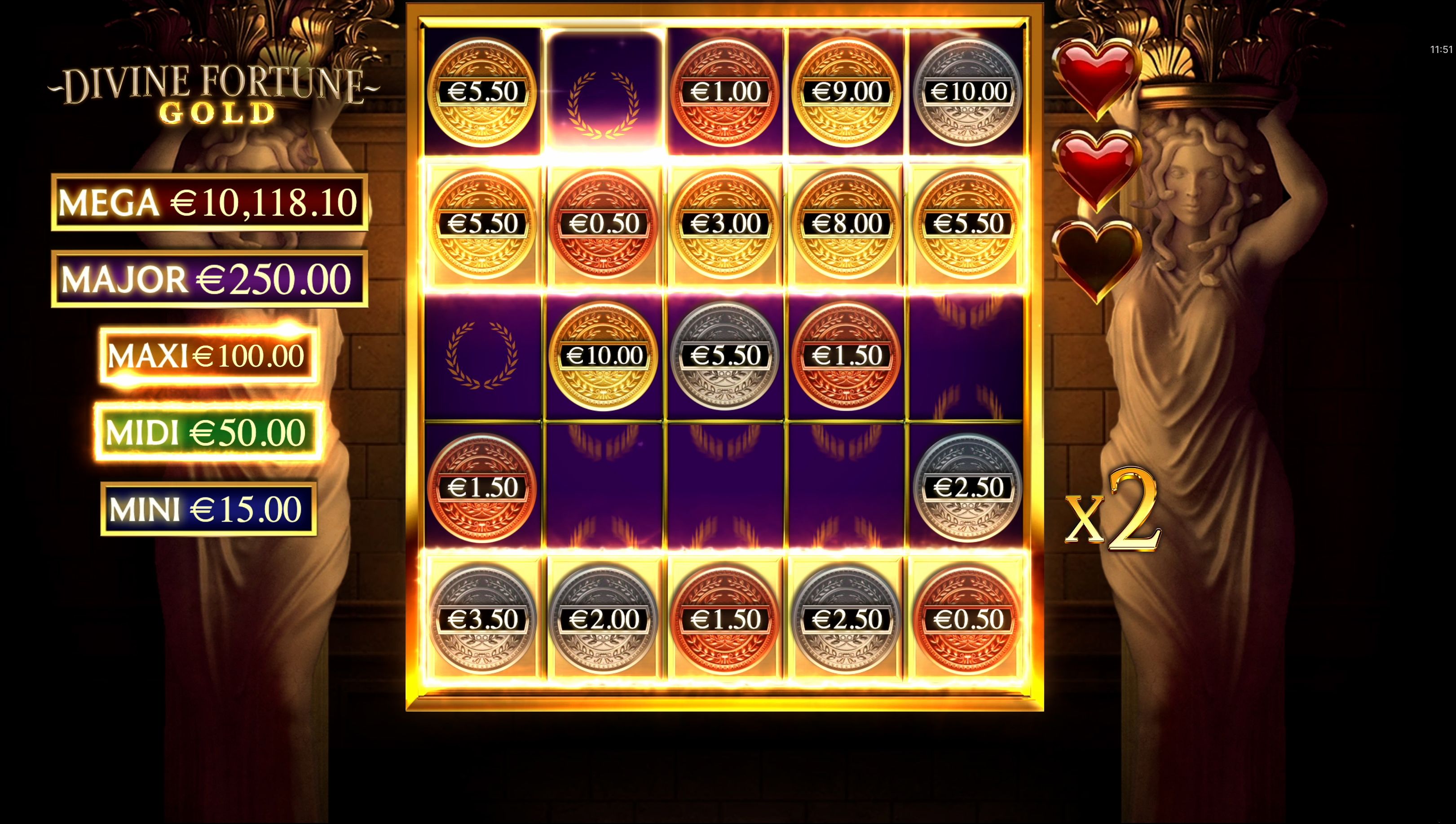Toggle the top red heart life indicator
The height and width of the screenshot is (824, 1456).
point(1099,79)
